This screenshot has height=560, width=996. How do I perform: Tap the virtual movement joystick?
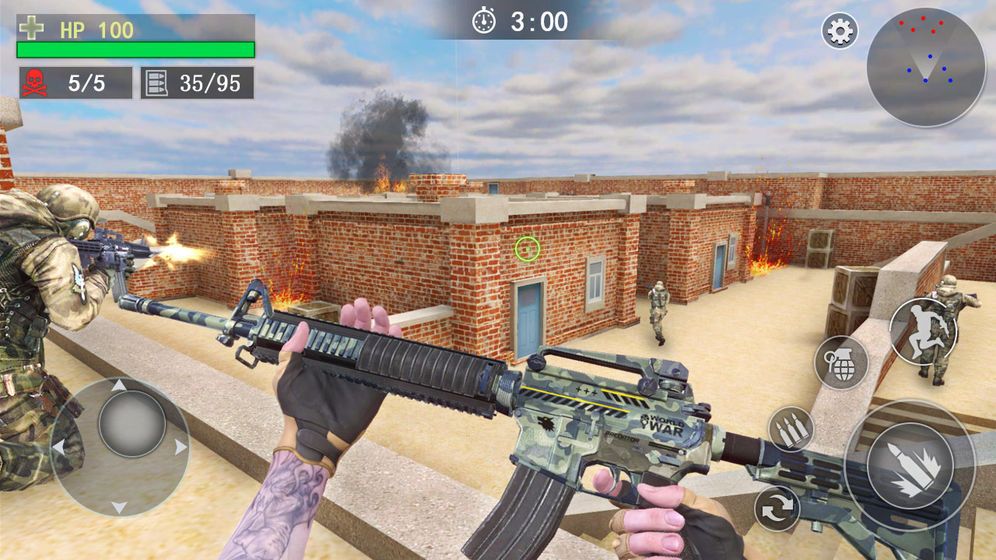[119, 446]
